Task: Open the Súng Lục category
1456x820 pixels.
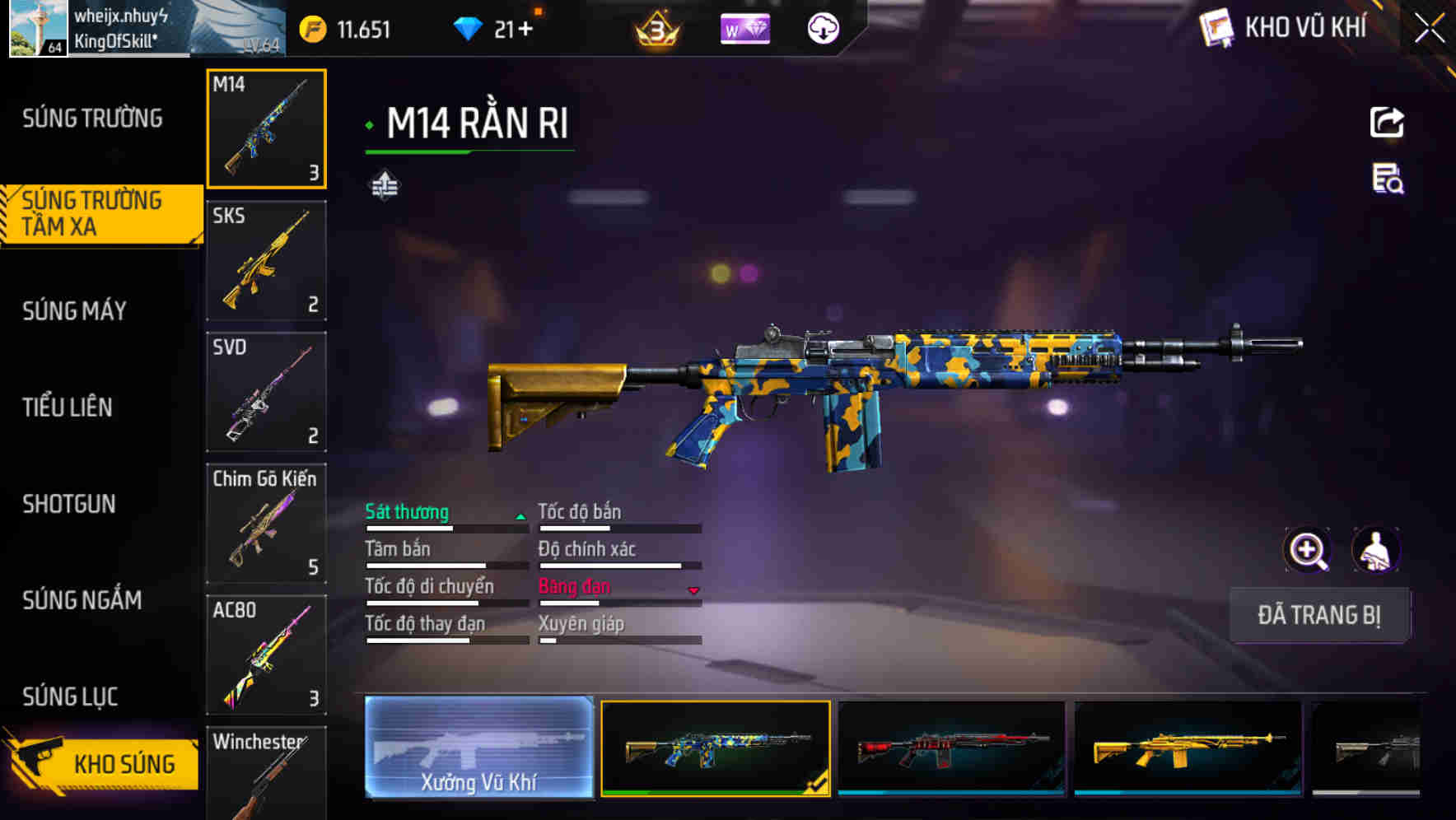Action: click(71, 697)
